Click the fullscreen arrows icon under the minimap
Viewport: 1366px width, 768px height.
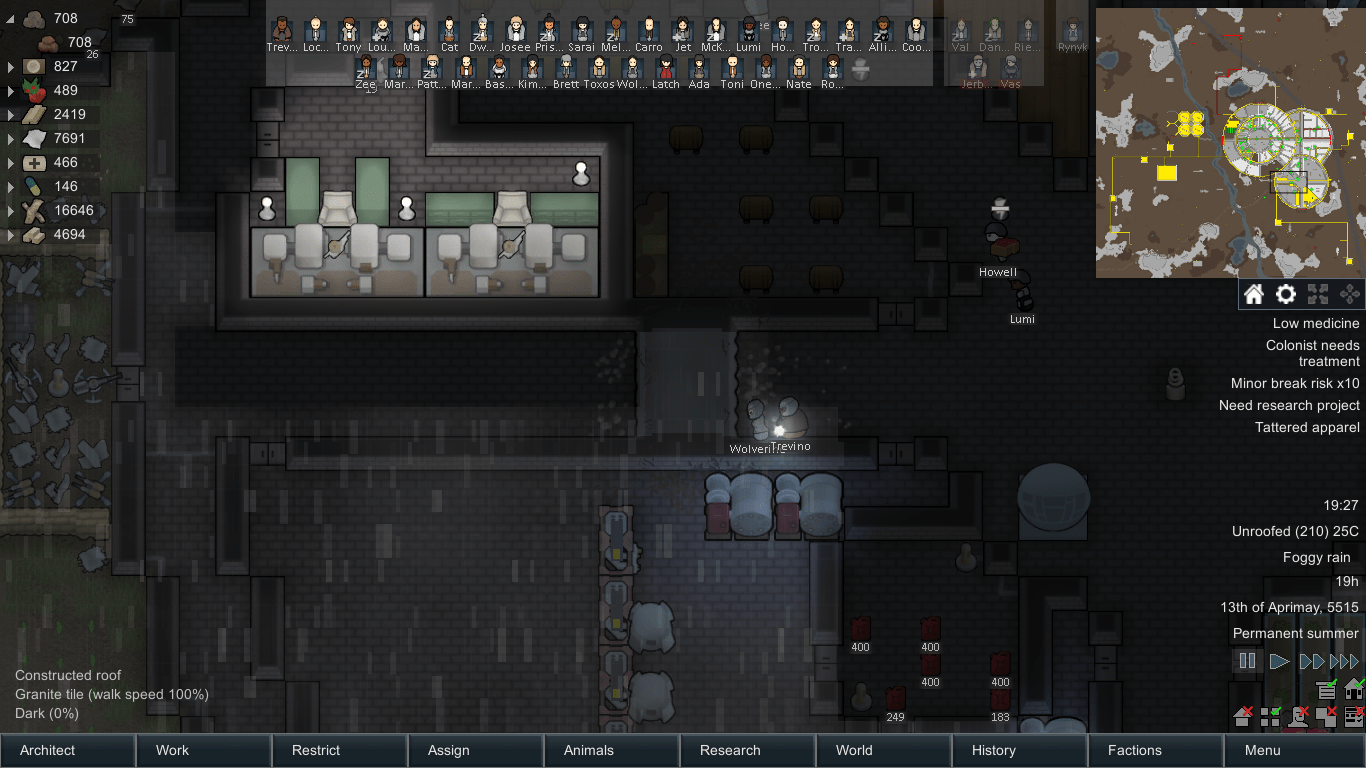[x=1319, y=294]
